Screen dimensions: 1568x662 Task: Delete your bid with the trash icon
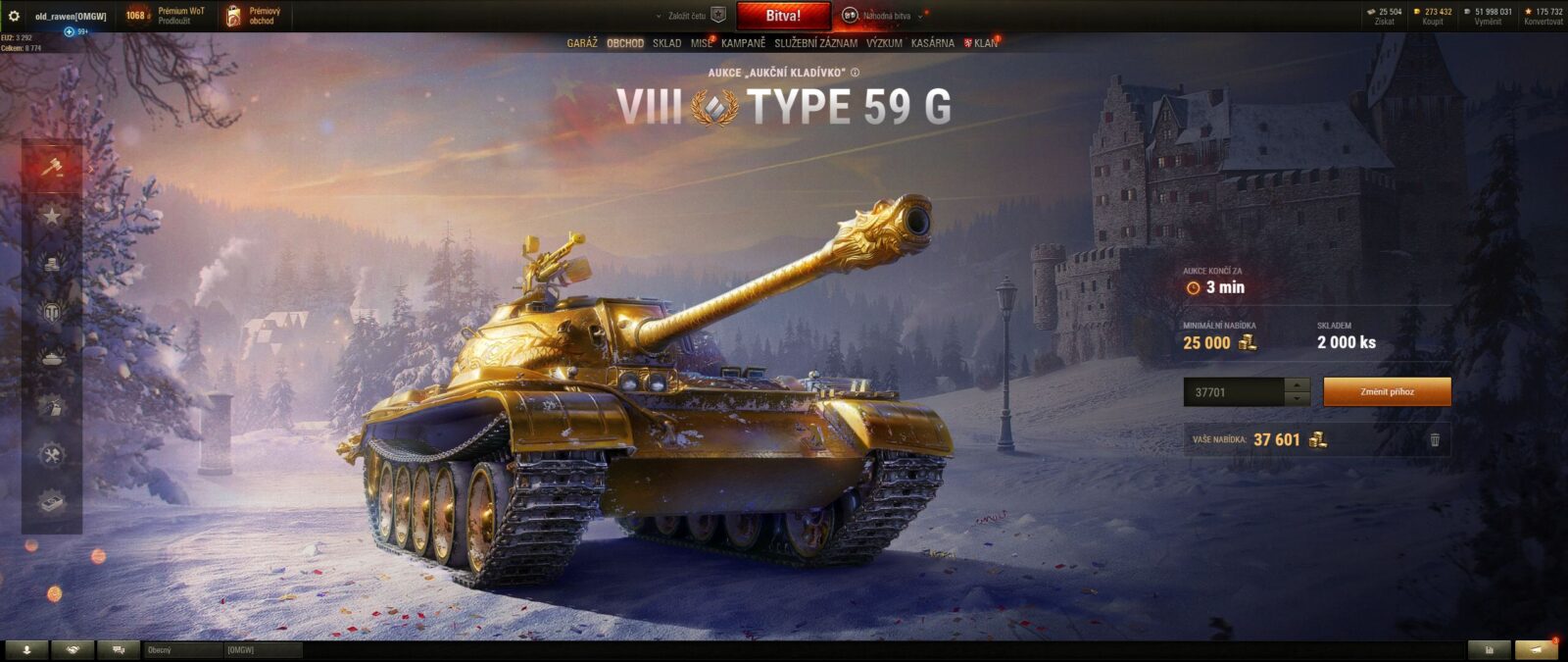click(x=1435, y=440)
